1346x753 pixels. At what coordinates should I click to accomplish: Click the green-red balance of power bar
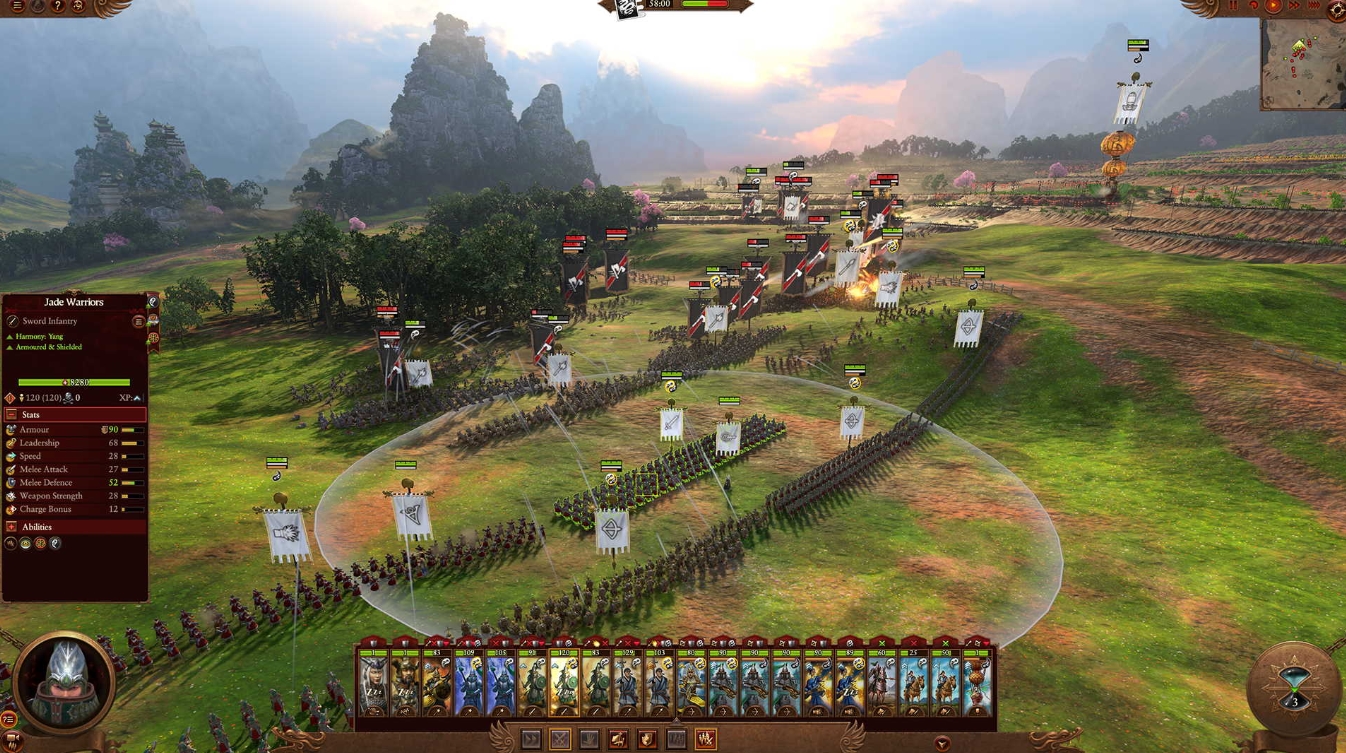tap(705, 6)
